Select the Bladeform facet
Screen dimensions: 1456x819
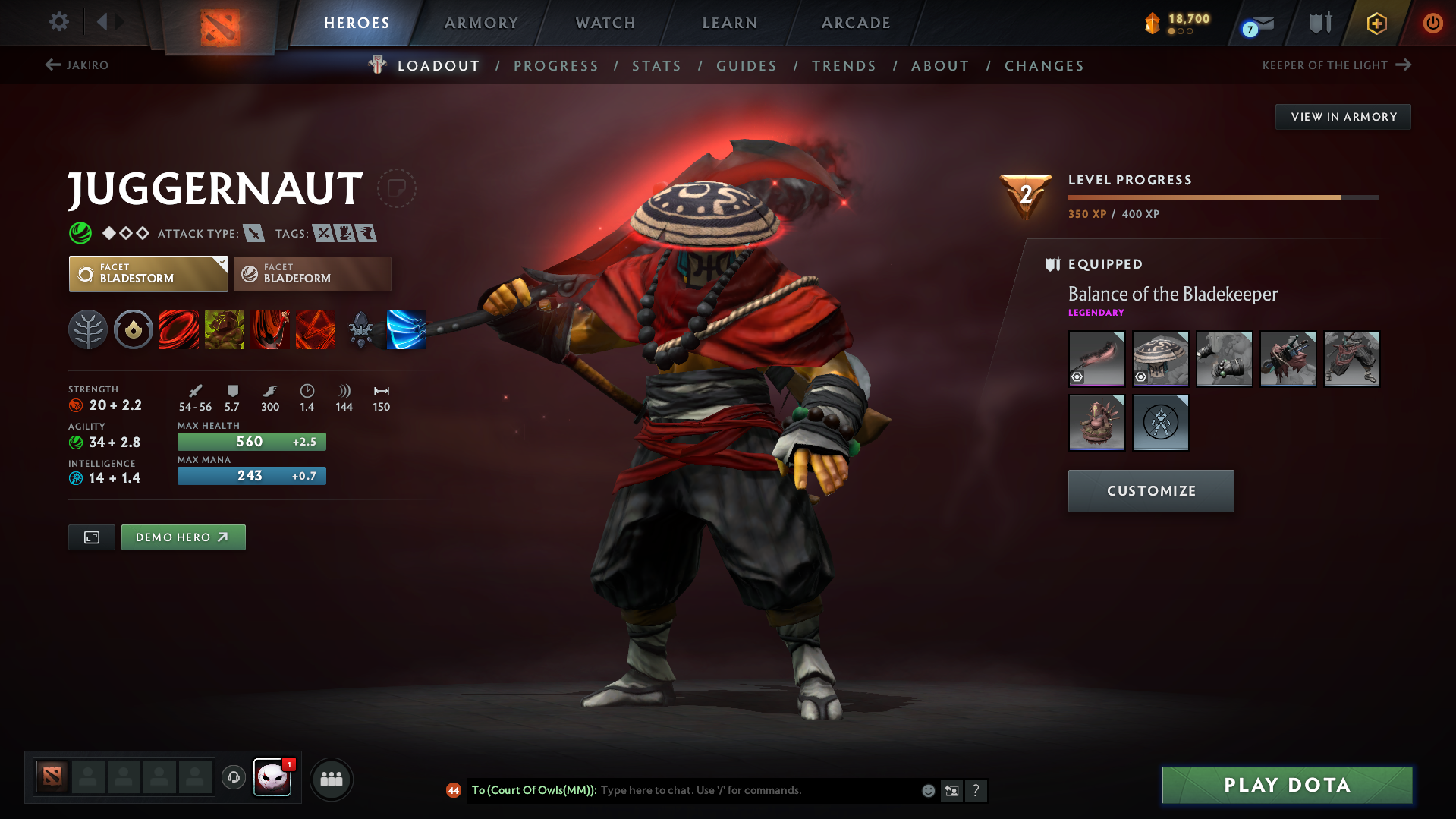pyautogui.click(x=312, y=273)
